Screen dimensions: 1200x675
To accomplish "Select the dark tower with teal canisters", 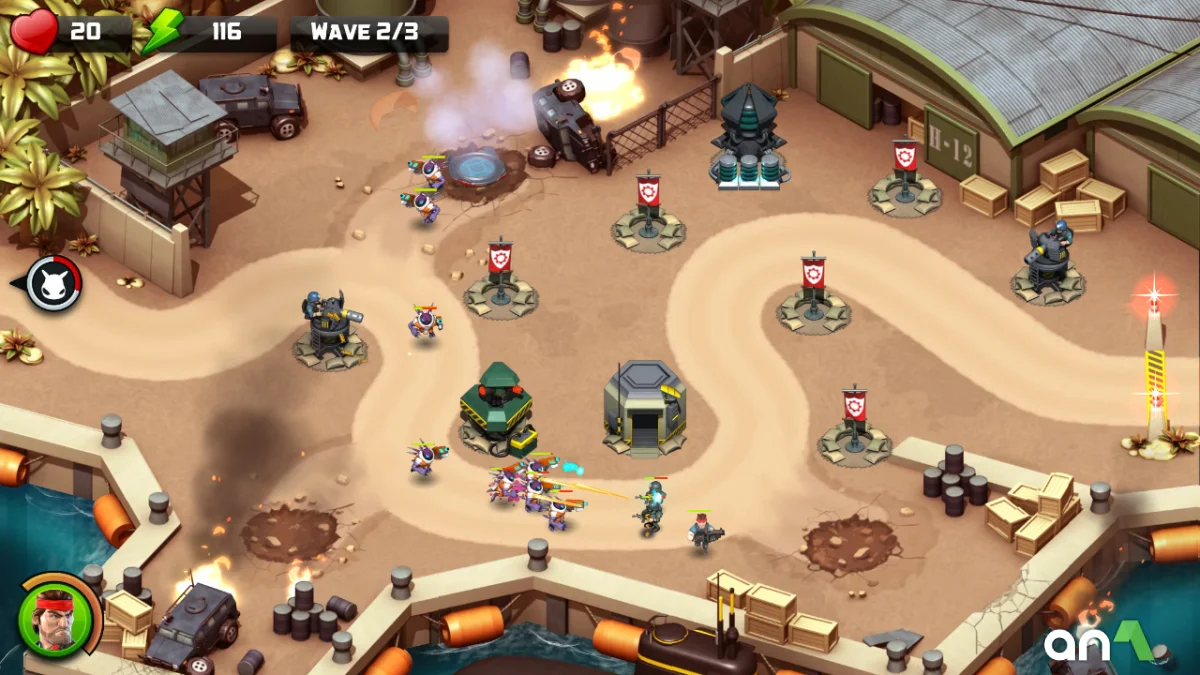I will click(x=750, y=138).
